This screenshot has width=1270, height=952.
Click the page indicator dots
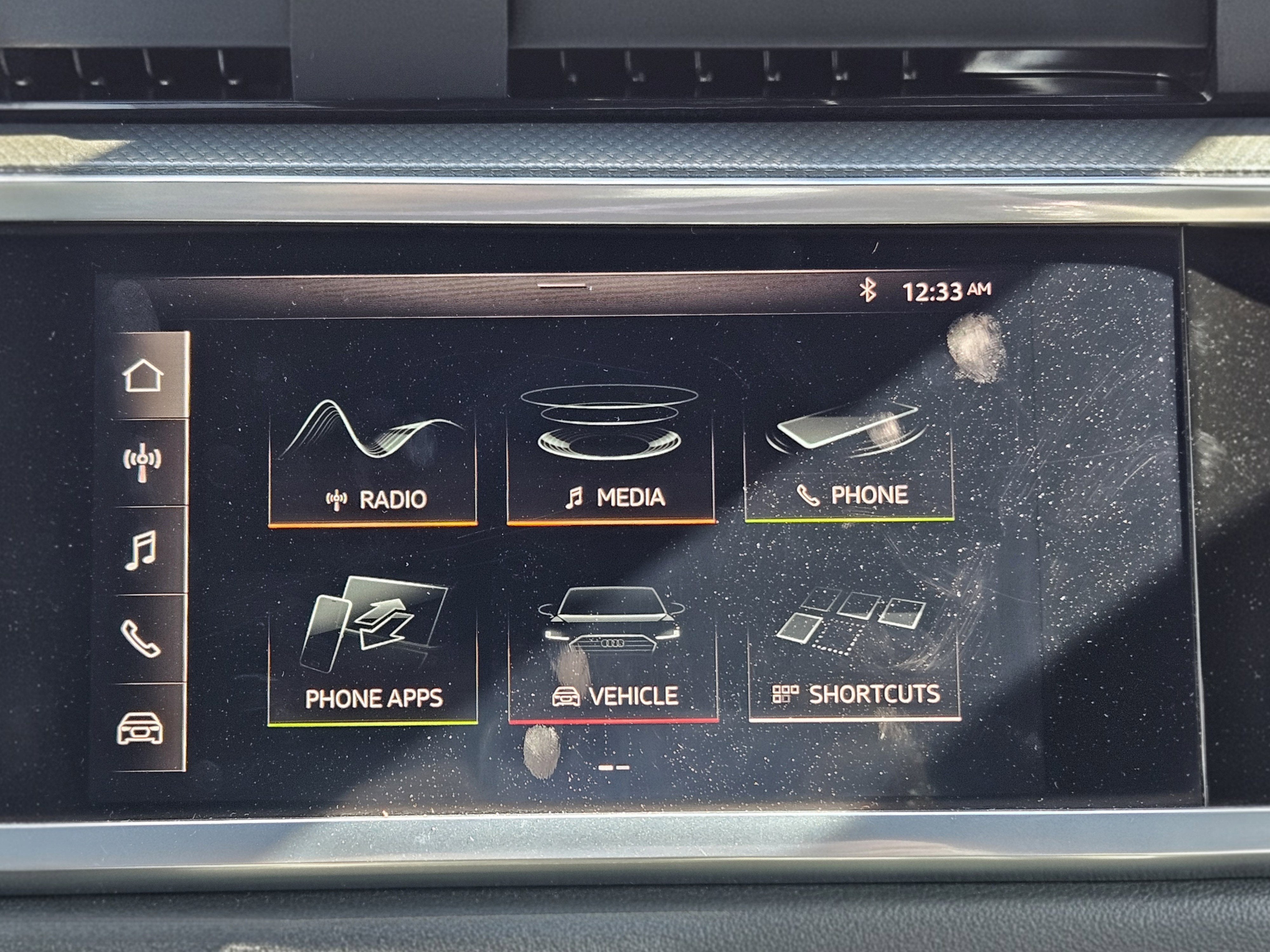point(614,767)
